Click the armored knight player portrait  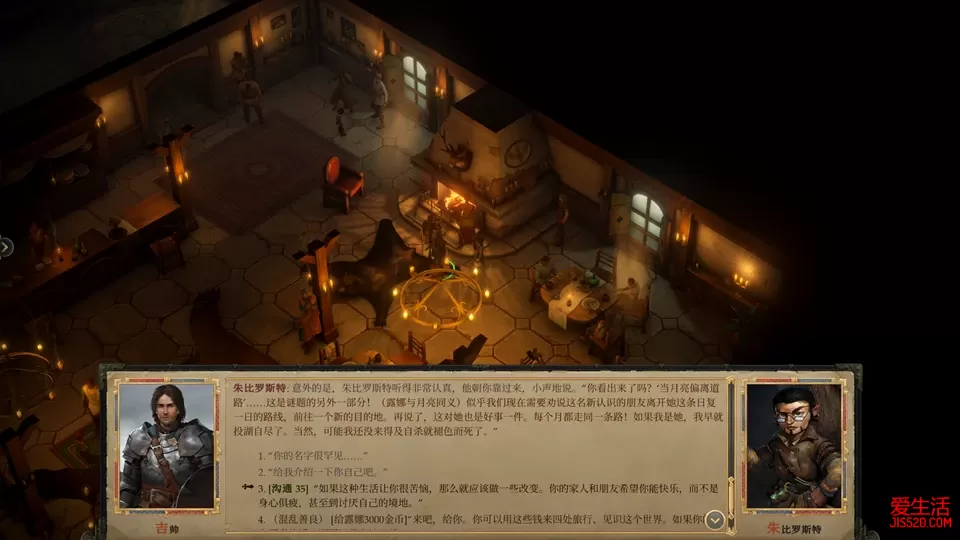pos(166,445)
